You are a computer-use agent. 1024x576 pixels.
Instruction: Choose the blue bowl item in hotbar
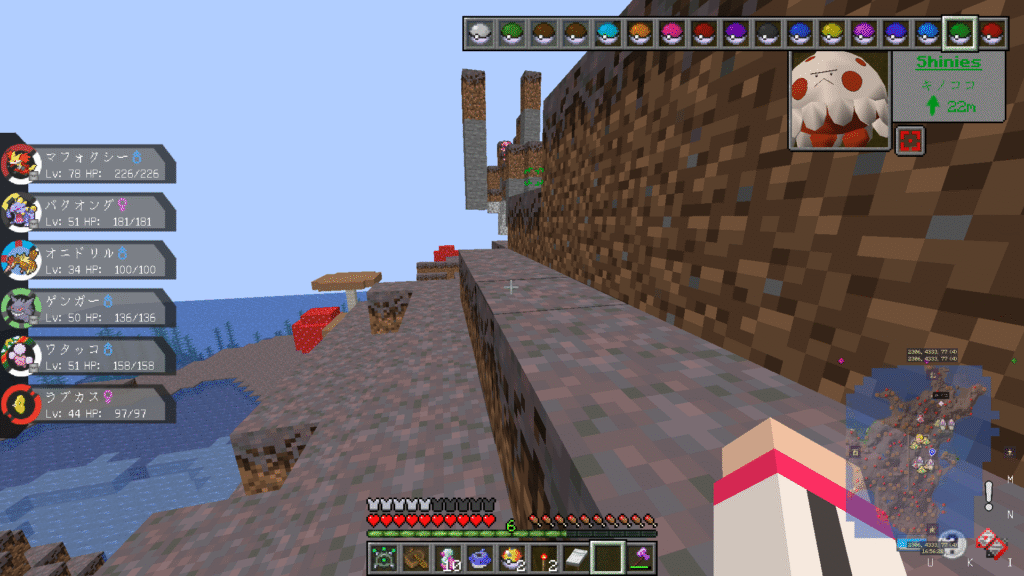478,558
